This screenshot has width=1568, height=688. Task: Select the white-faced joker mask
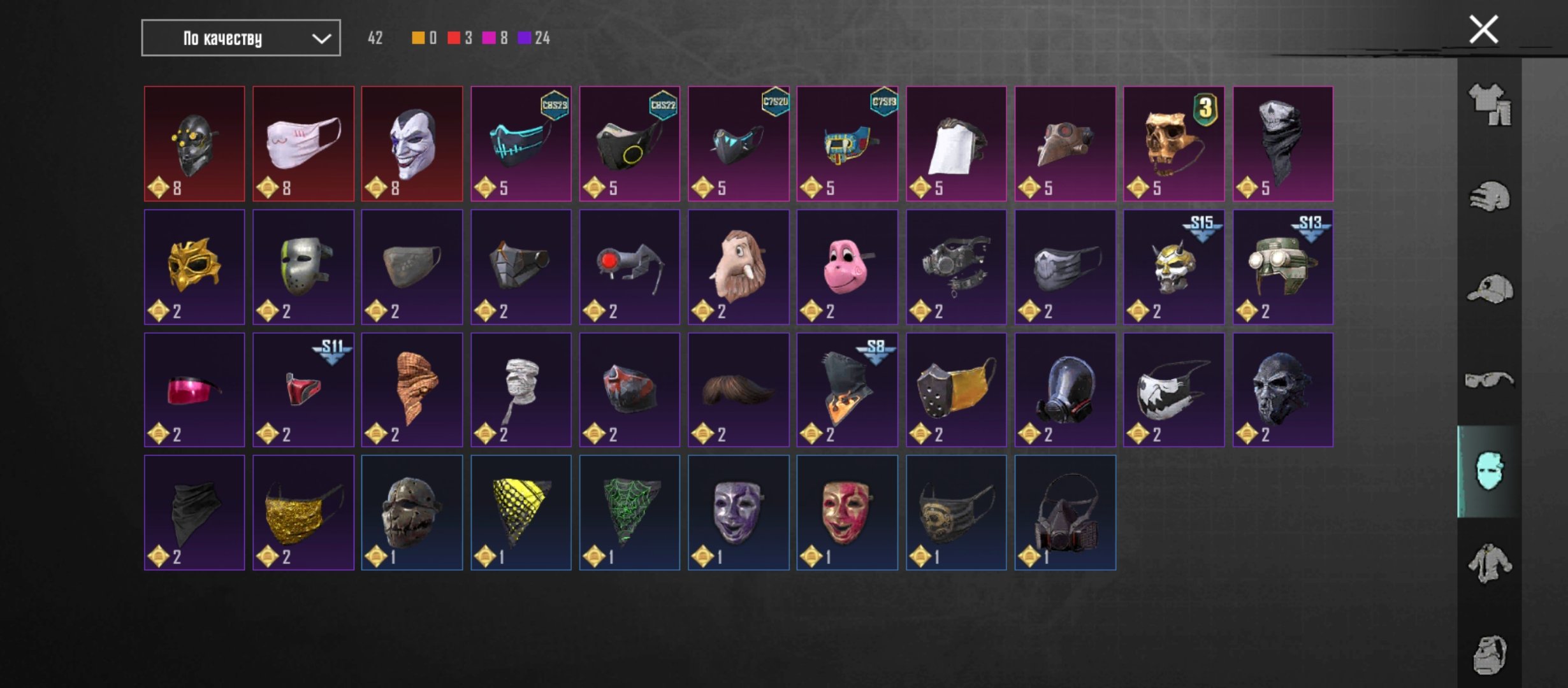[x=412, y=144]
